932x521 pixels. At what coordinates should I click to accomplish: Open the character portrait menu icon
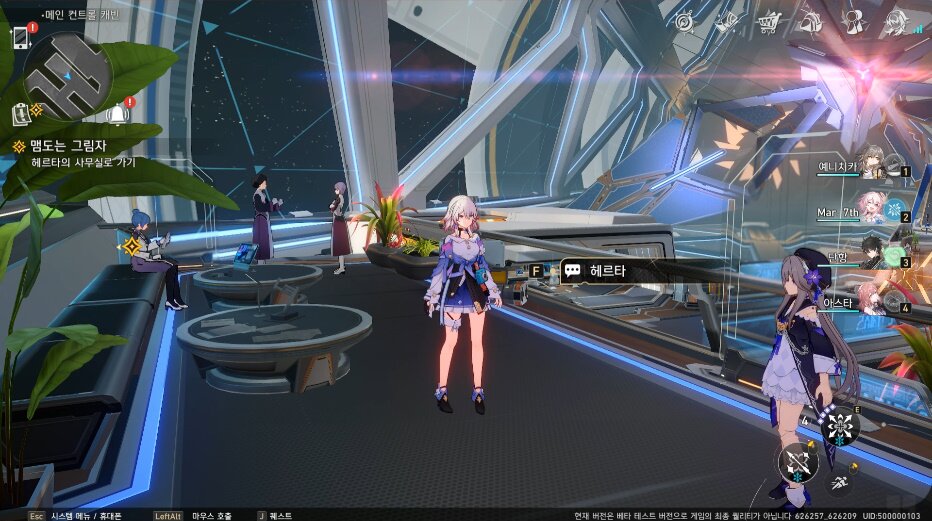(x=893, y=21)
